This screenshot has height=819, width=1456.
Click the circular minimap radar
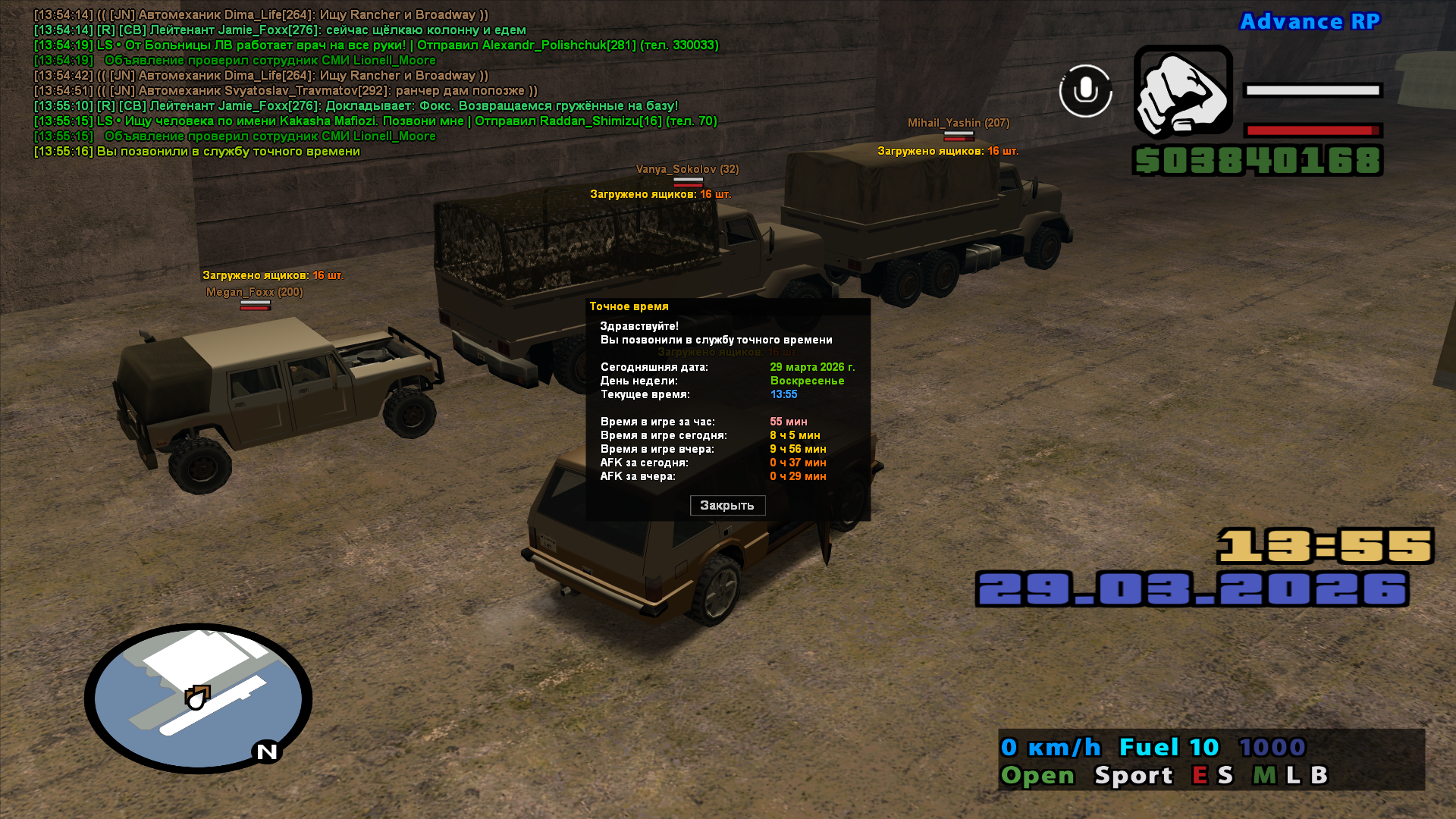[x=198, y=698]
